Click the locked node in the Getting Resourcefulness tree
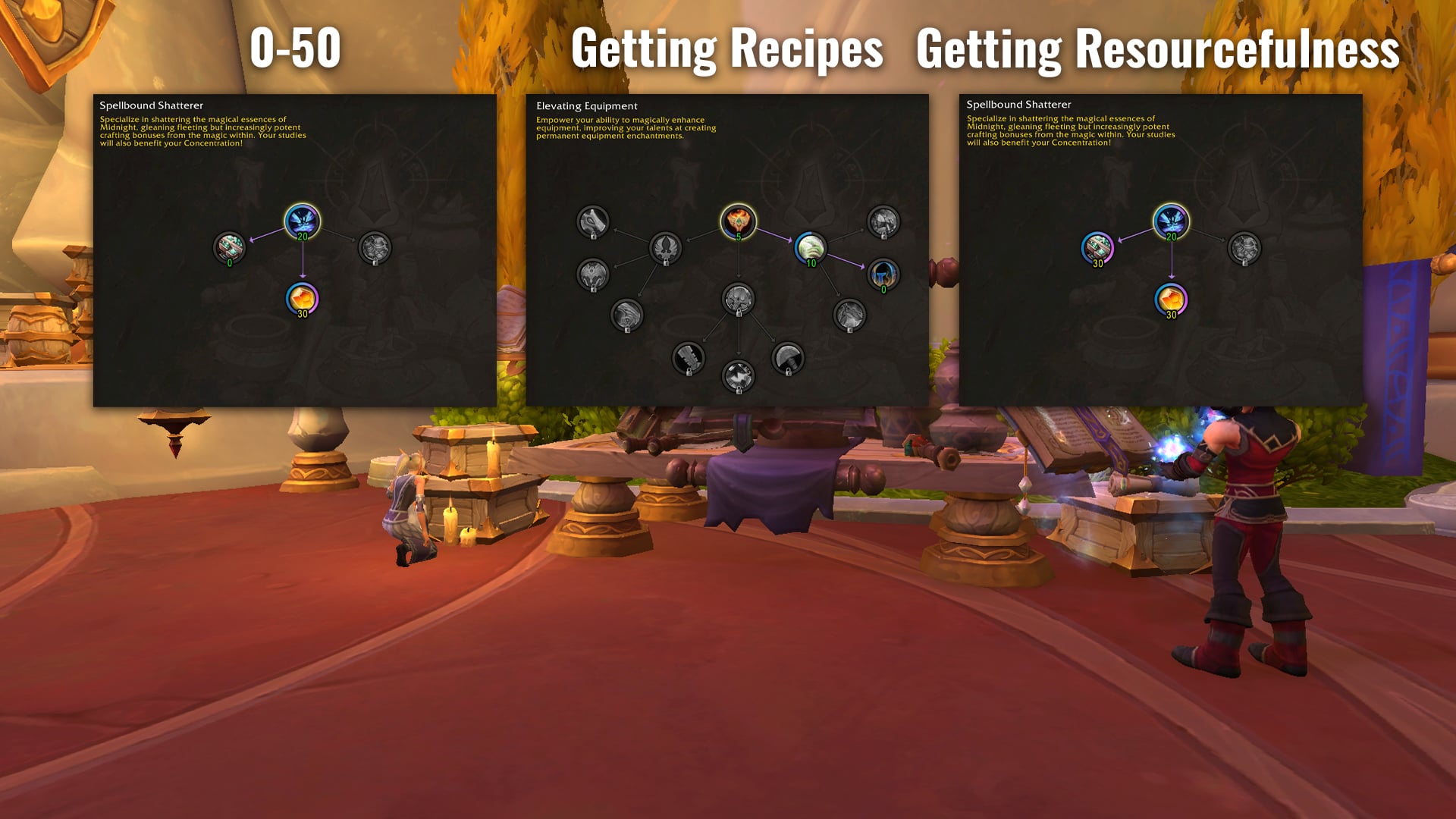The image size is (1456, 819). (x=1244, y=248)
